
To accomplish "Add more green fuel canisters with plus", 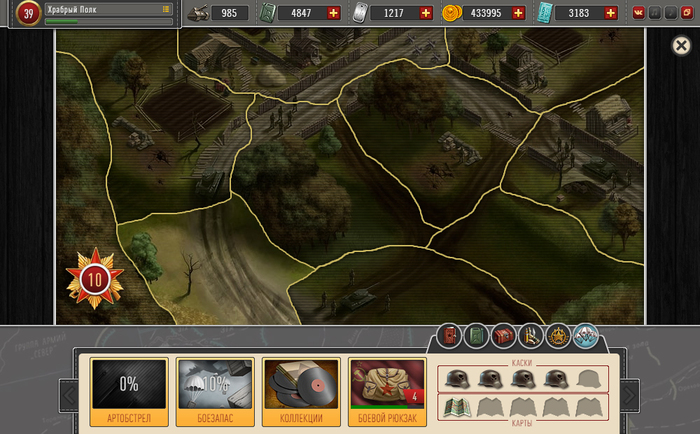I will click(x=333, y=13).
